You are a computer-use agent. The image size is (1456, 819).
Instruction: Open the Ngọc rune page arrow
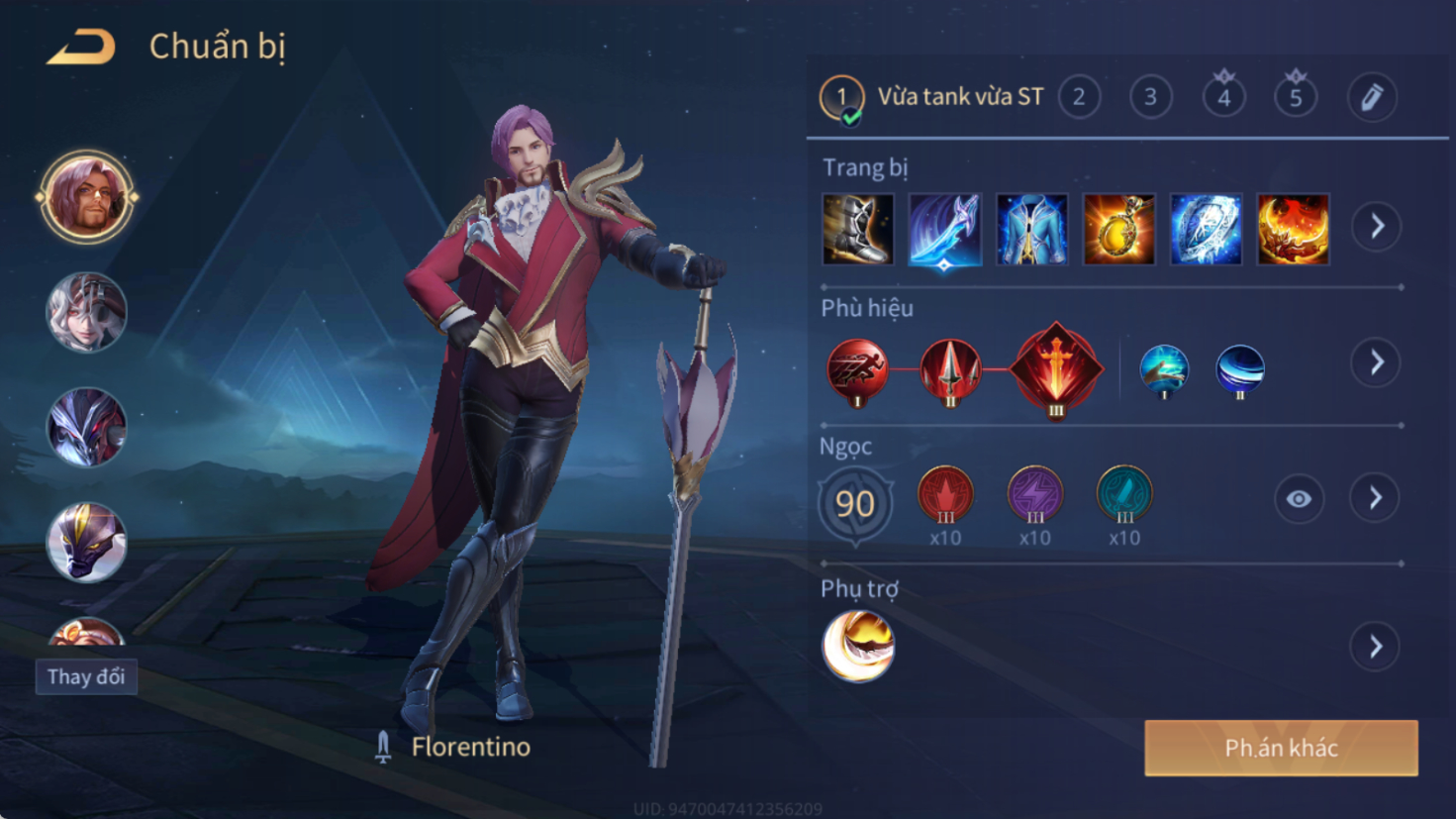click(x=1376, y=498)
